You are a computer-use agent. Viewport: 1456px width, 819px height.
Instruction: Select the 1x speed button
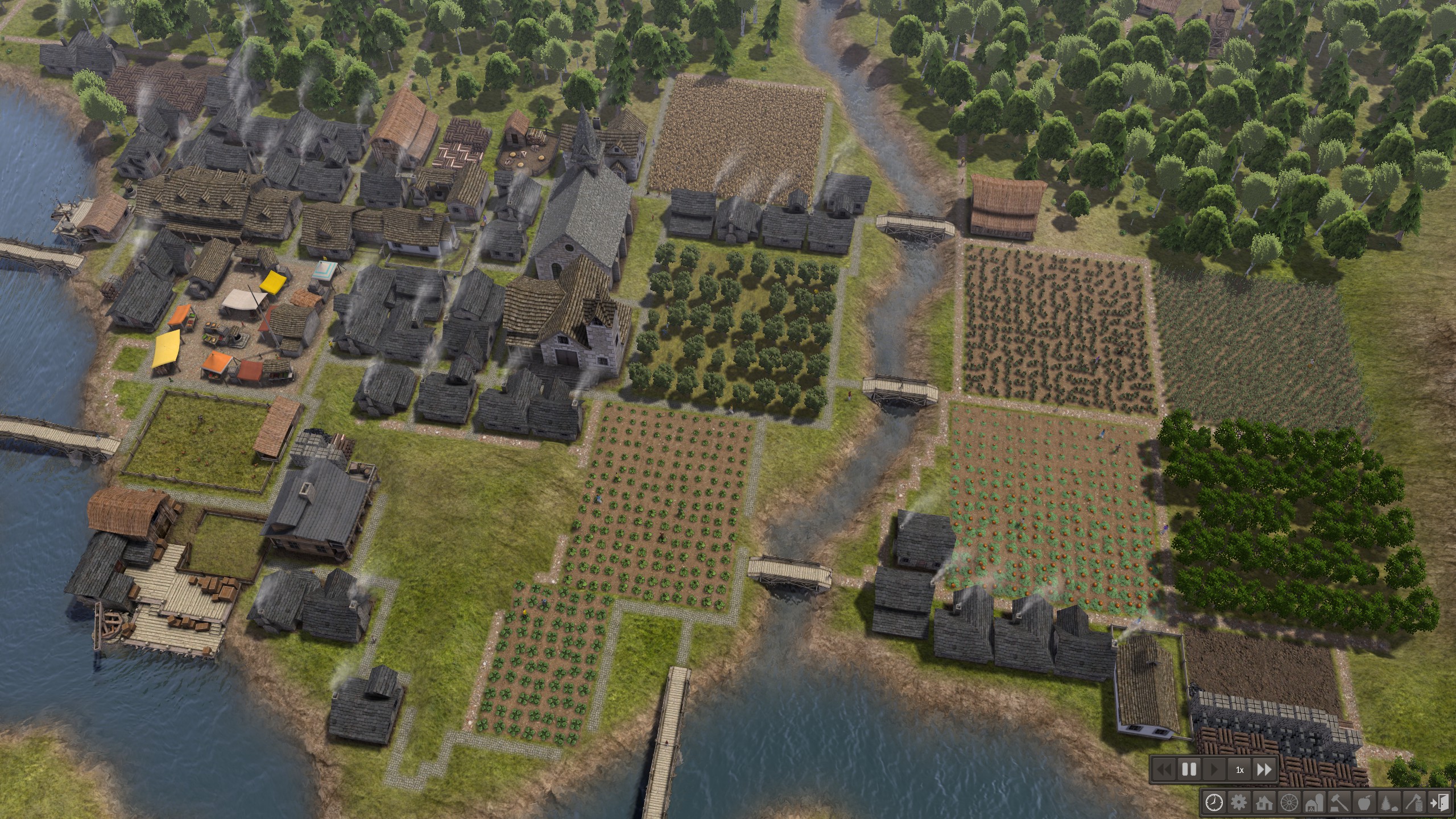(x=1239, y=770)
